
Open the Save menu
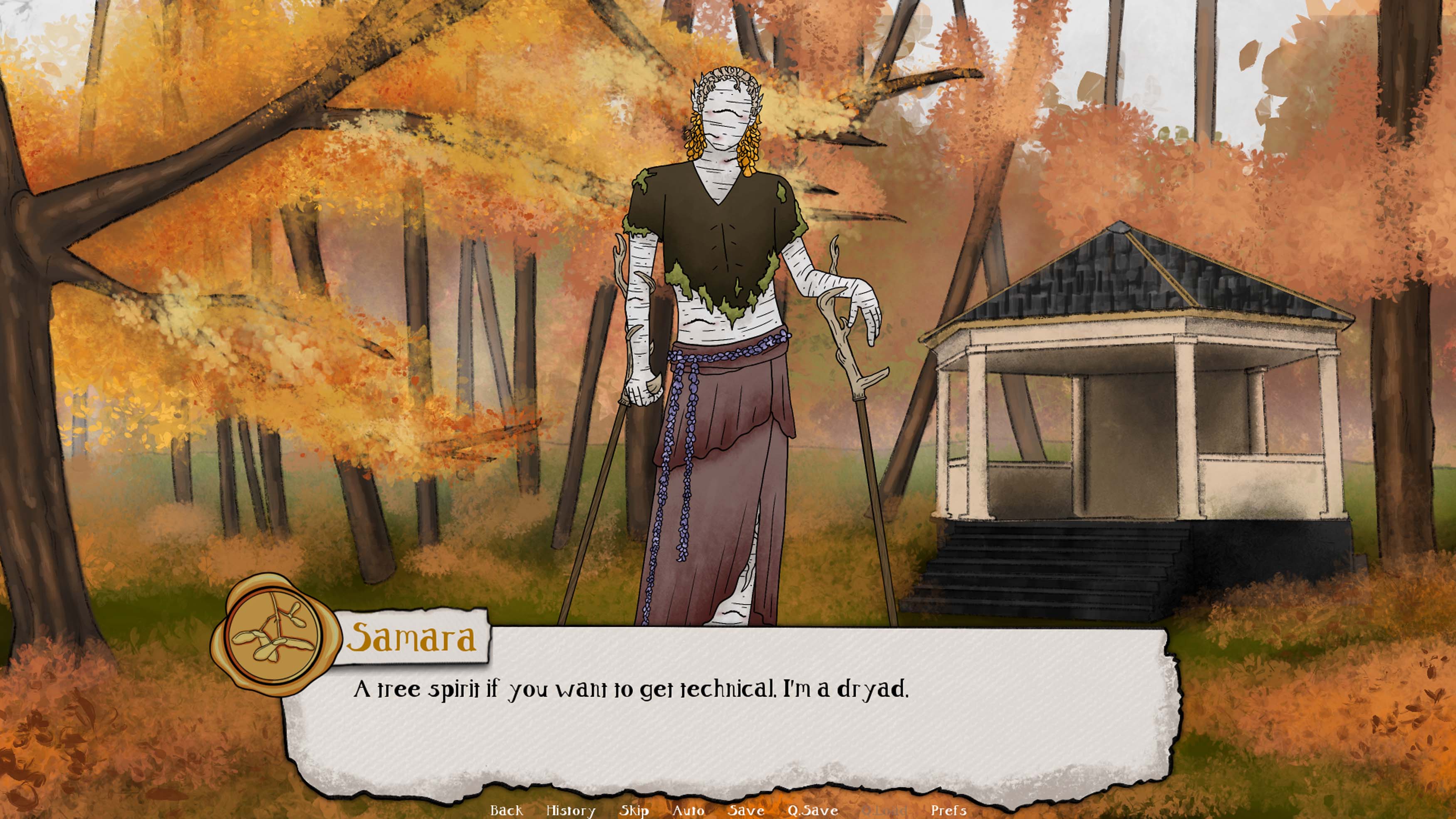745,810
